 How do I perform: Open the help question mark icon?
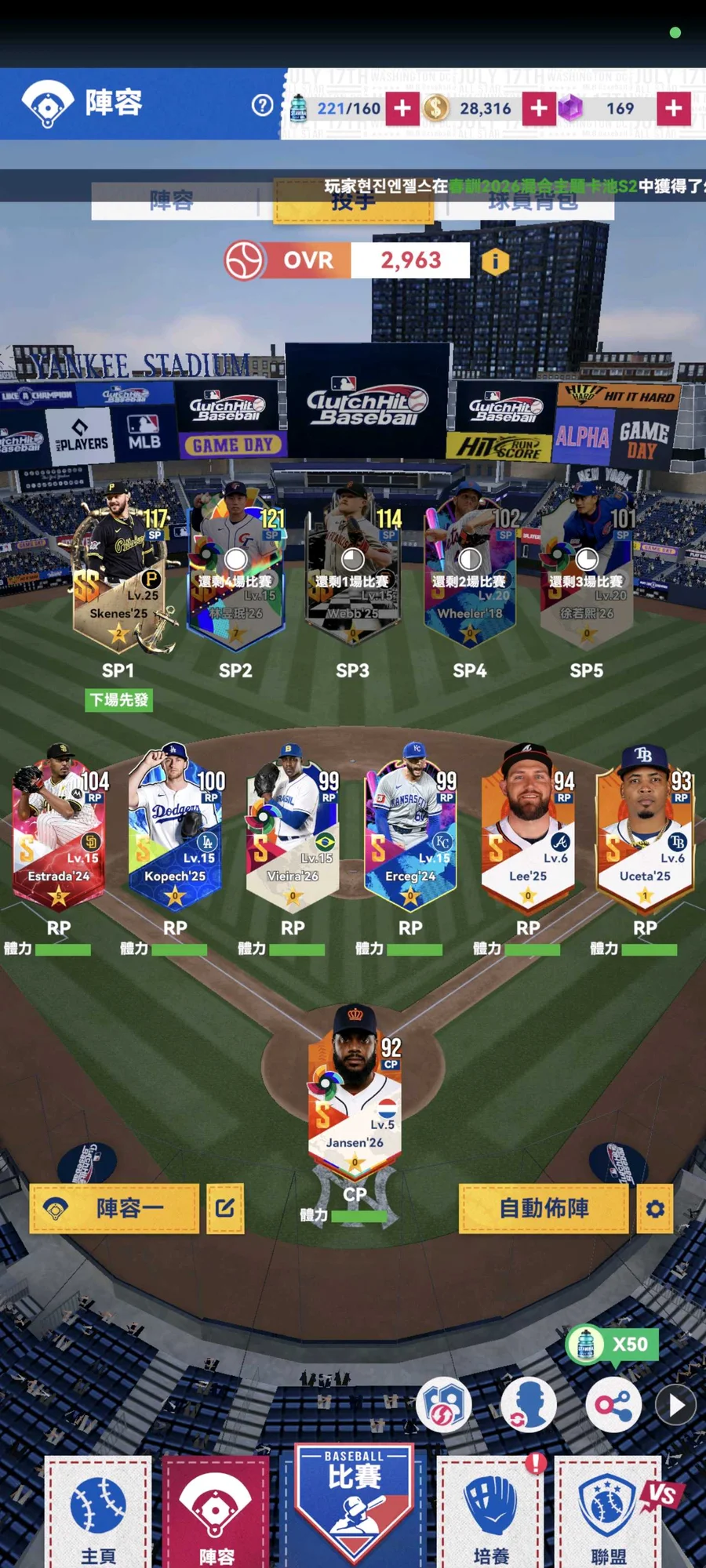(x=263, y=105)
